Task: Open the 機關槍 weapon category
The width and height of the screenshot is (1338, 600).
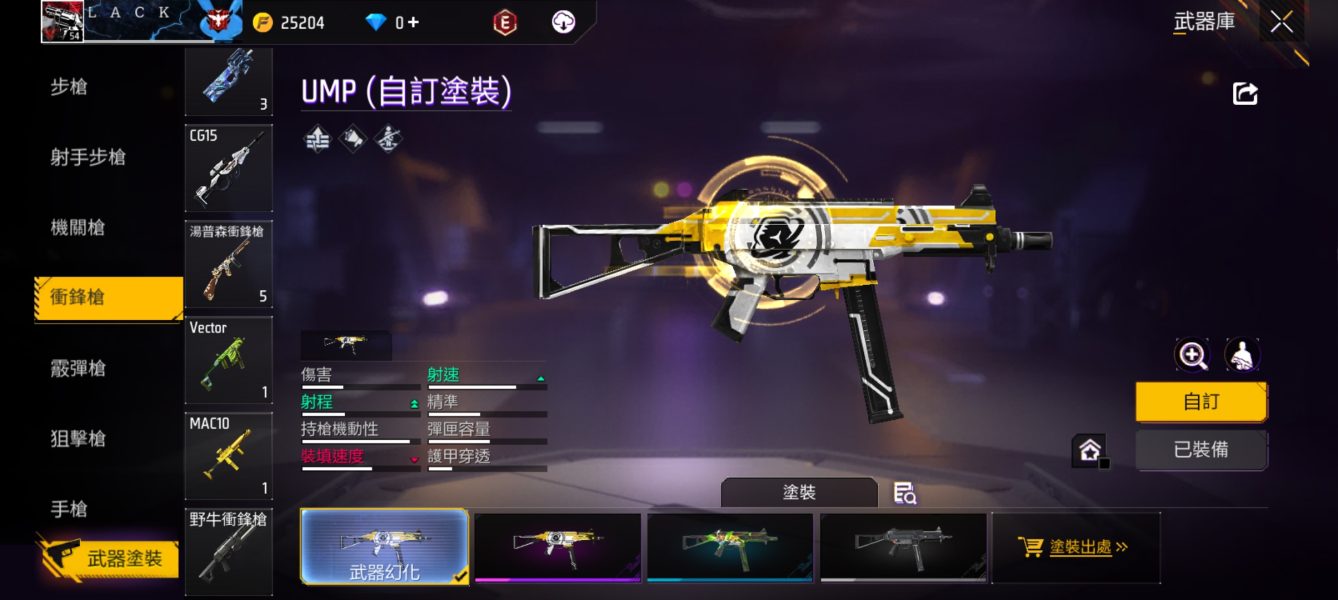Action: click(78, 227)
